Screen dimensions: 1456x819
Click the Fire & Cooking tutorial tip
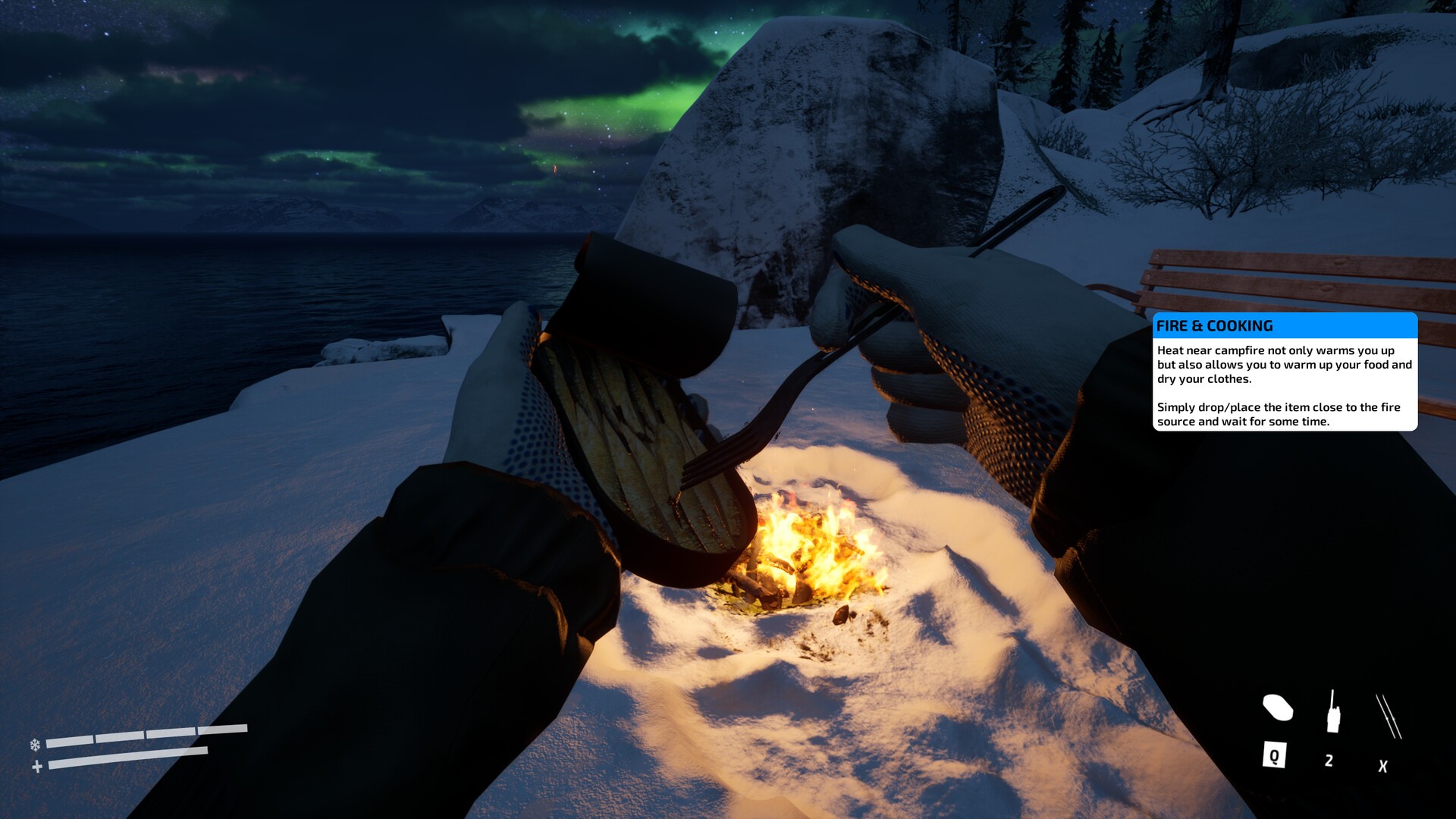1285,372
